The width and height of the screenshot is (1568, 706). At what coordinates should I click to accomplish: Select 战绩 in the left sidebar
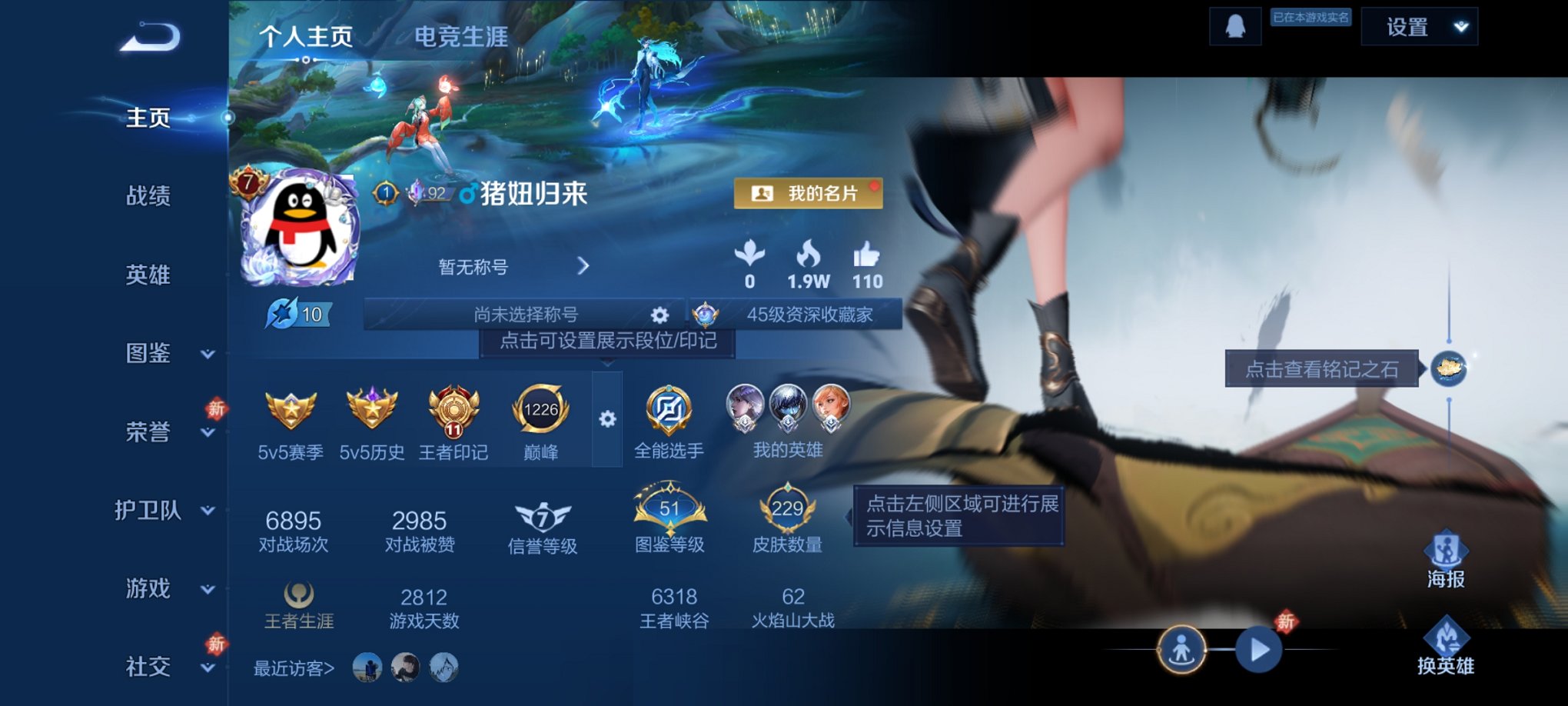tap(148, 197)
